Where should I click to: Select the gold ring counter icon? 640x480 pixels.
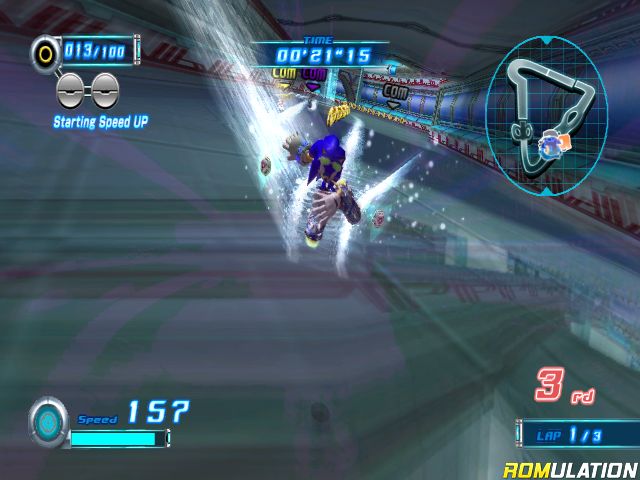(45, 50)
